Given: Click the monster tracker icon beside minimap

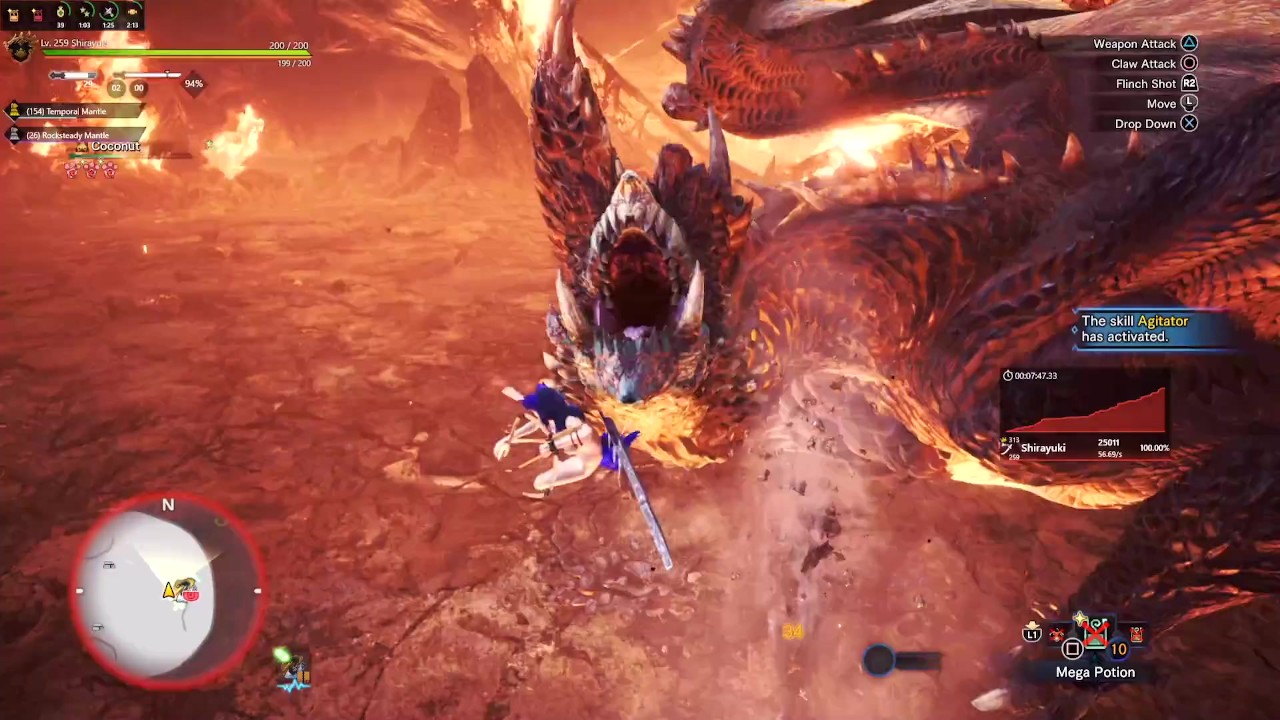Looking at the screenshot, I should 293,672.
